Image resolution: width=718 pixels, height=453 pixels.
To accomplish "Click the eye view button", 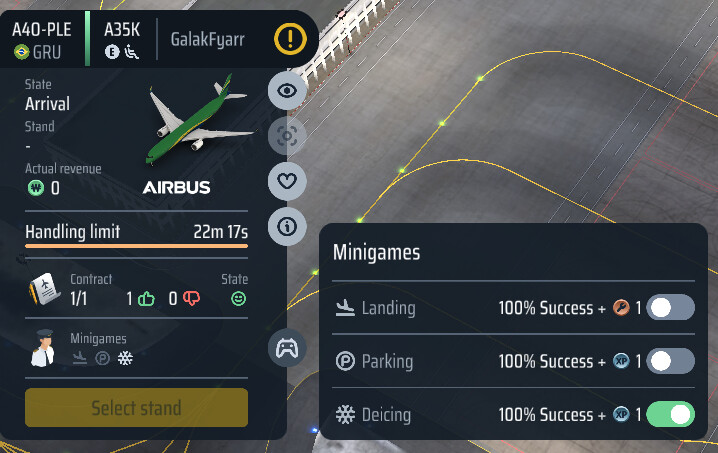I will 288,91.
